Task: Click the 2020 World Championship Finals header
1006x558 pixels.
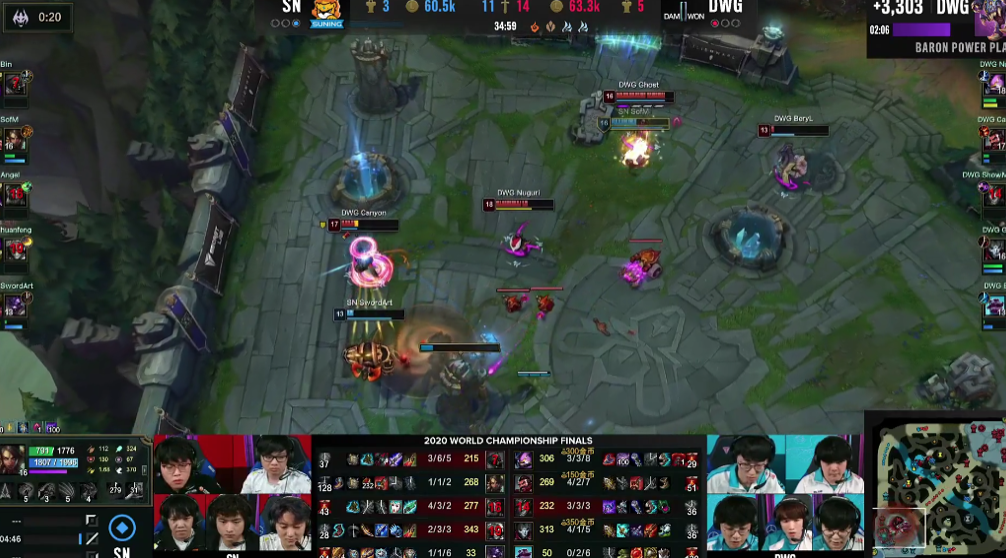Action: (508, 441)
